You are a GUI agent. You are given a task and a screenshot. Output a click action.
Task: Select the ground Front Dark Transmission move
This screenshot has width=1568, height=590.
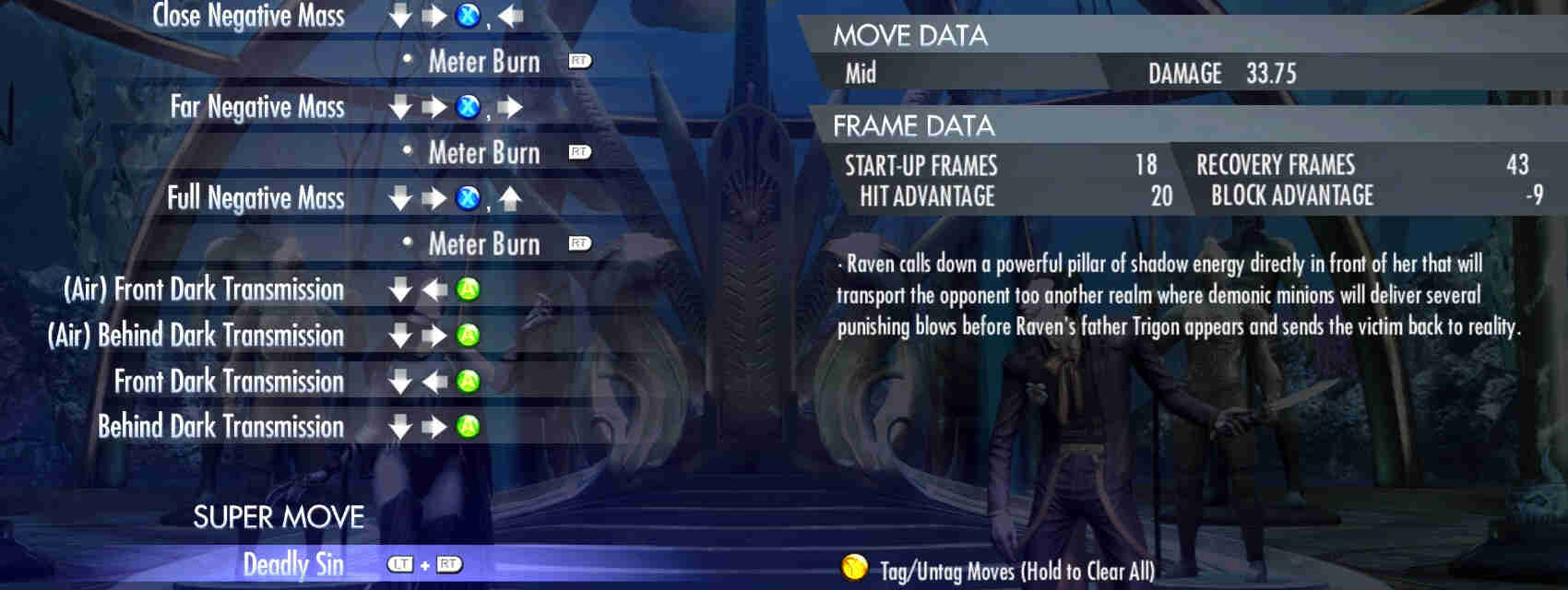coord(229,381)
